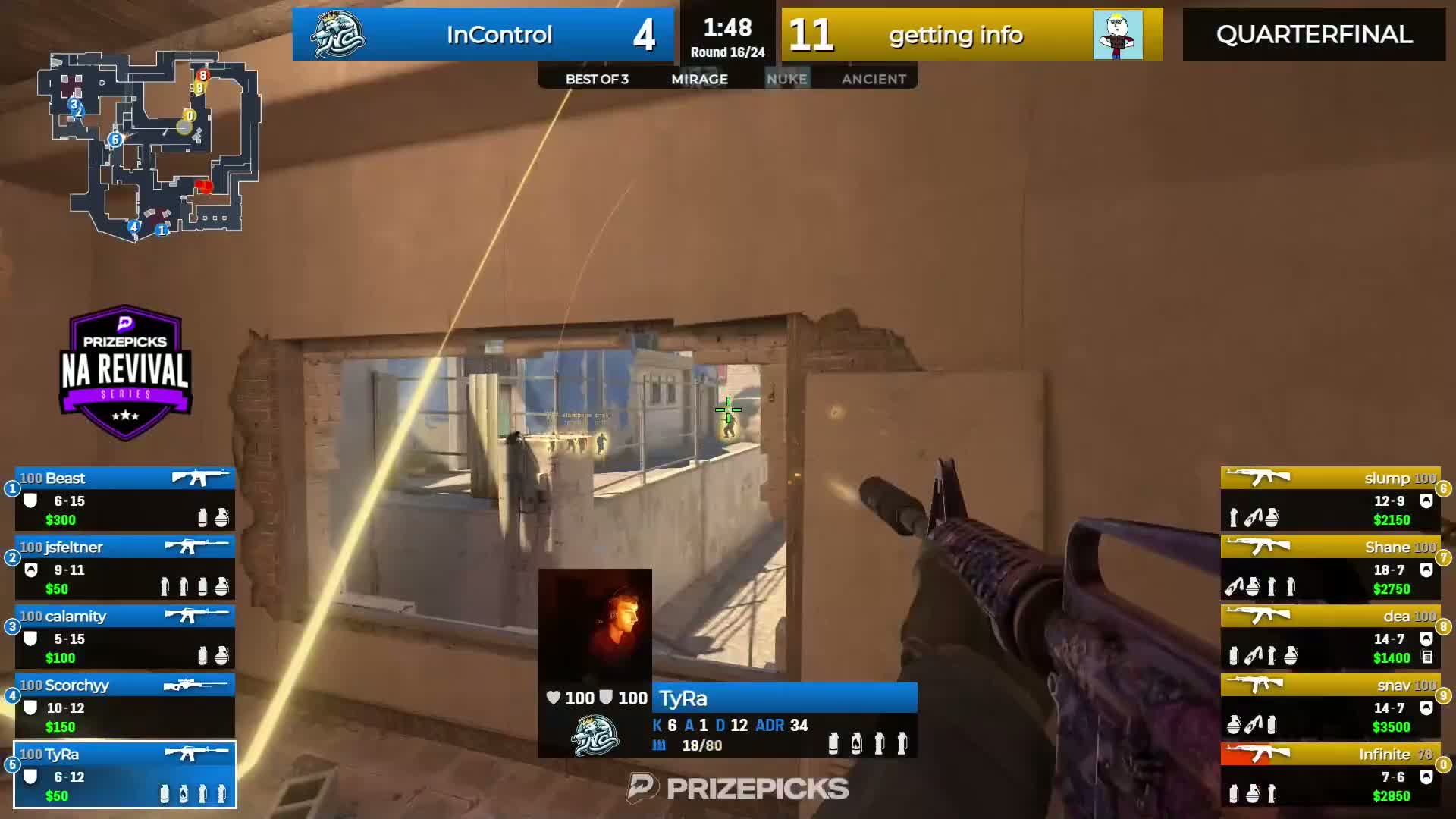Click TyRa's armor shield icon
Screen dimensions: 1456x819
click(x=30, y=774)
